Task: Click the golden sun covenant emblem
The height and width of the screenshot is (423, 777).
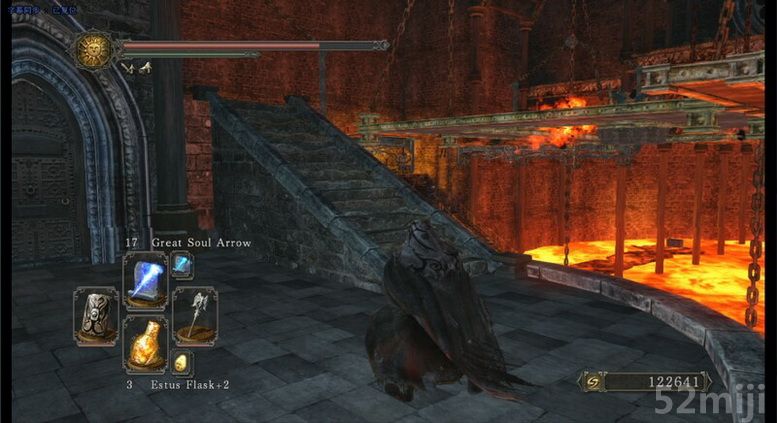Action: tap(93, 50)
